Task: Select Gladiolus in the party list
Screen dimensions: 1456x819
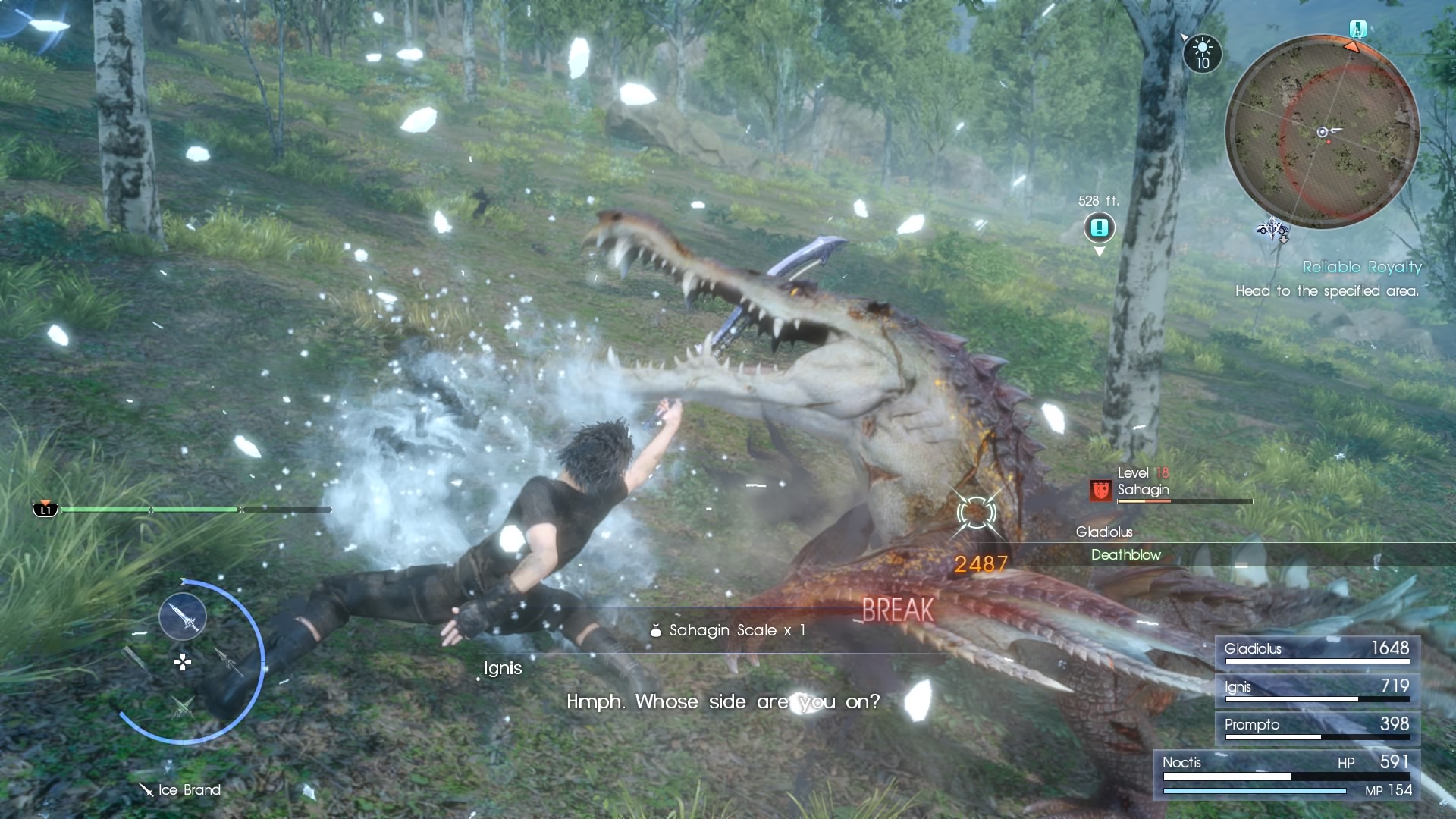Action: (1317, 651)
